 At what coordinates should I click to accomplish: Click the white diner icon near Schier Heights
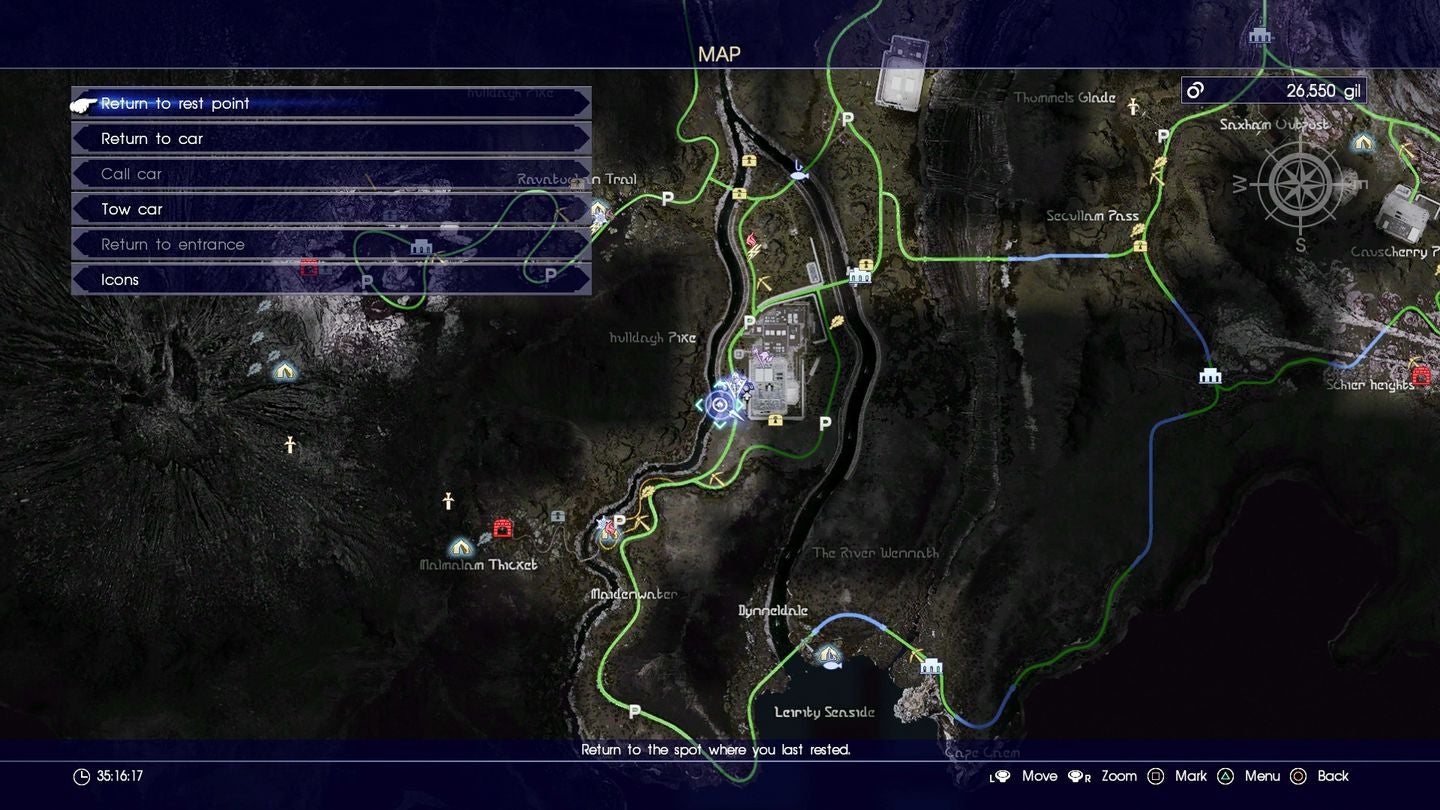tap(1210, 376)
